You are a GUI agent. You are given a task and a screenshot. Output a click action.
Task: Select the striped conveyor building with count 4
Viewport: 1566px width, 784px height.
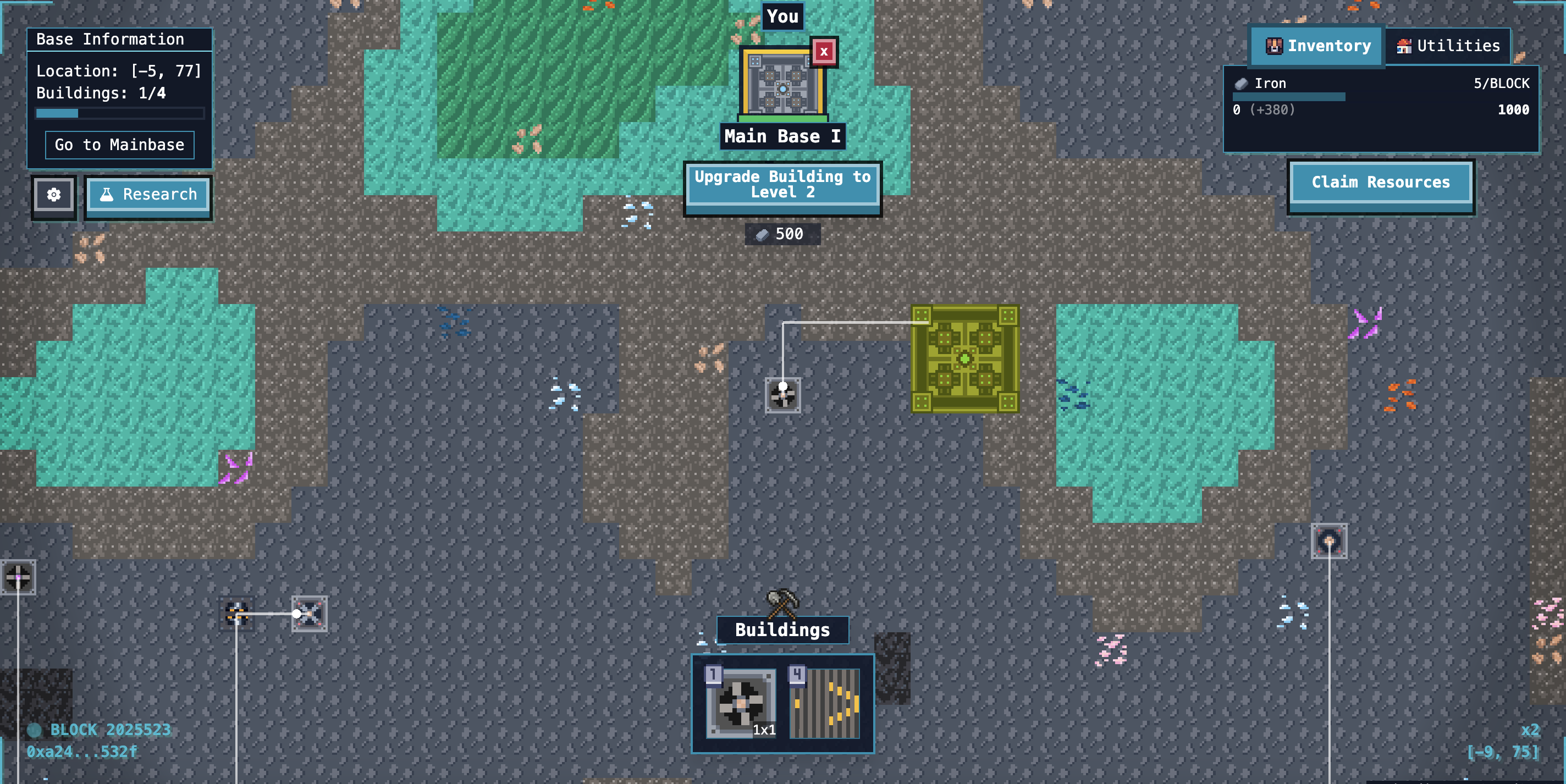tap(825, 705)
